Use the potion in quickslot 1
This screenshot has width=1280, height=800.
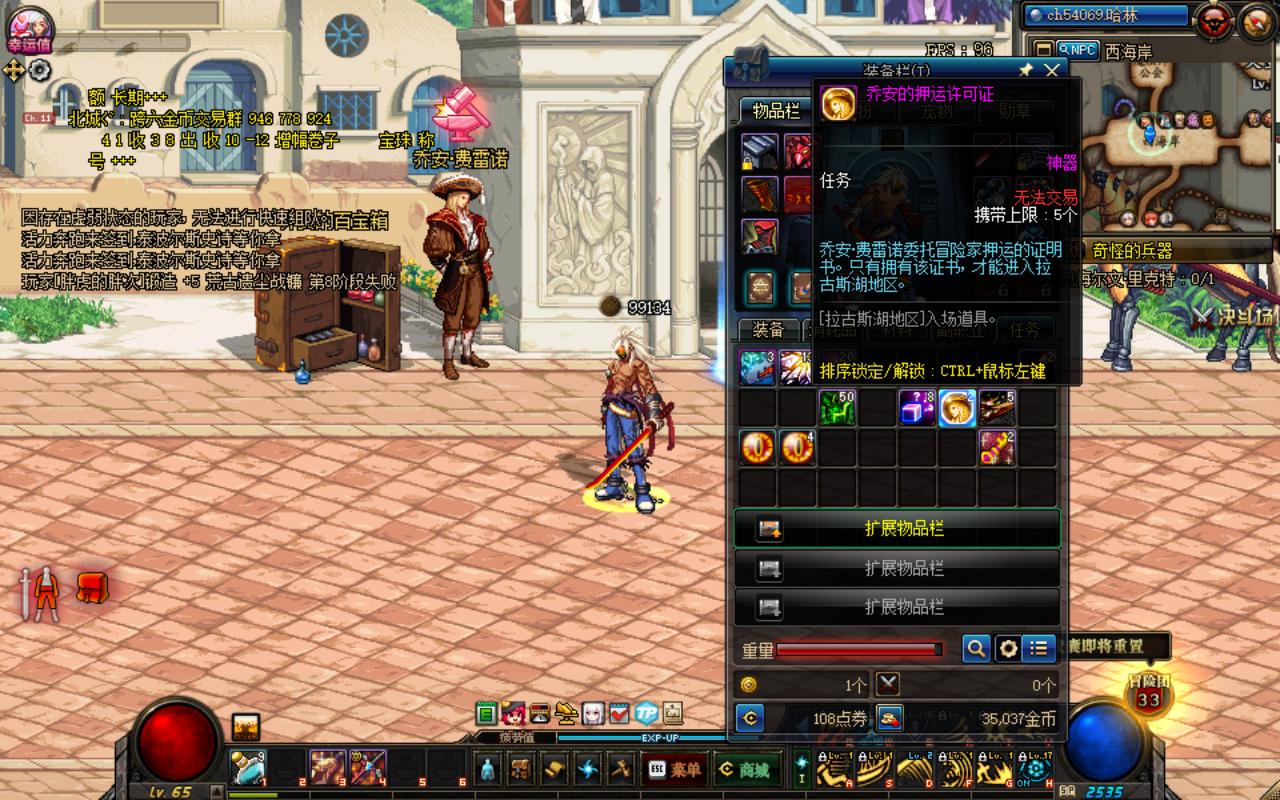[248, 768]
